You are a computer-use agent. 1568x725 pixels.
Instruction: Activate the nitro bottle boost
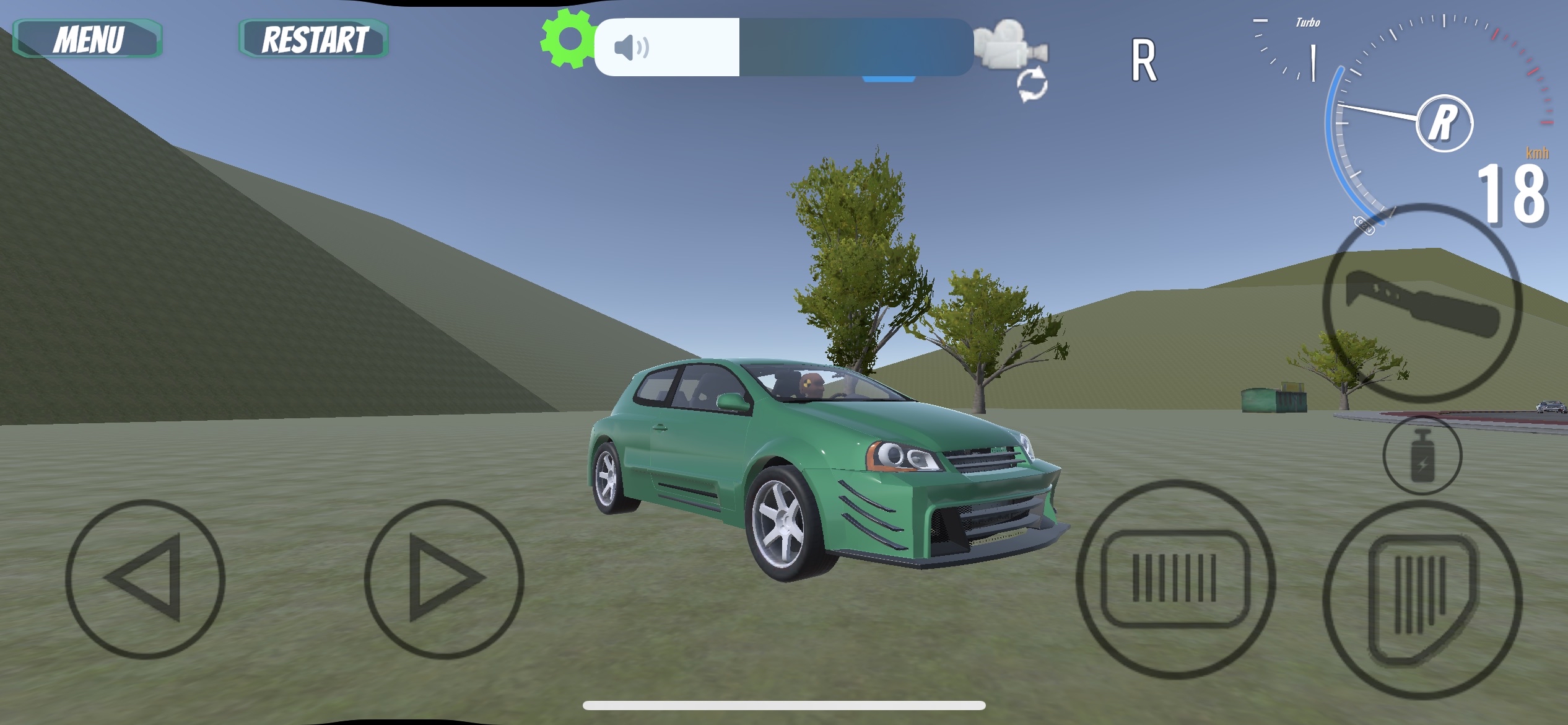1422,455
